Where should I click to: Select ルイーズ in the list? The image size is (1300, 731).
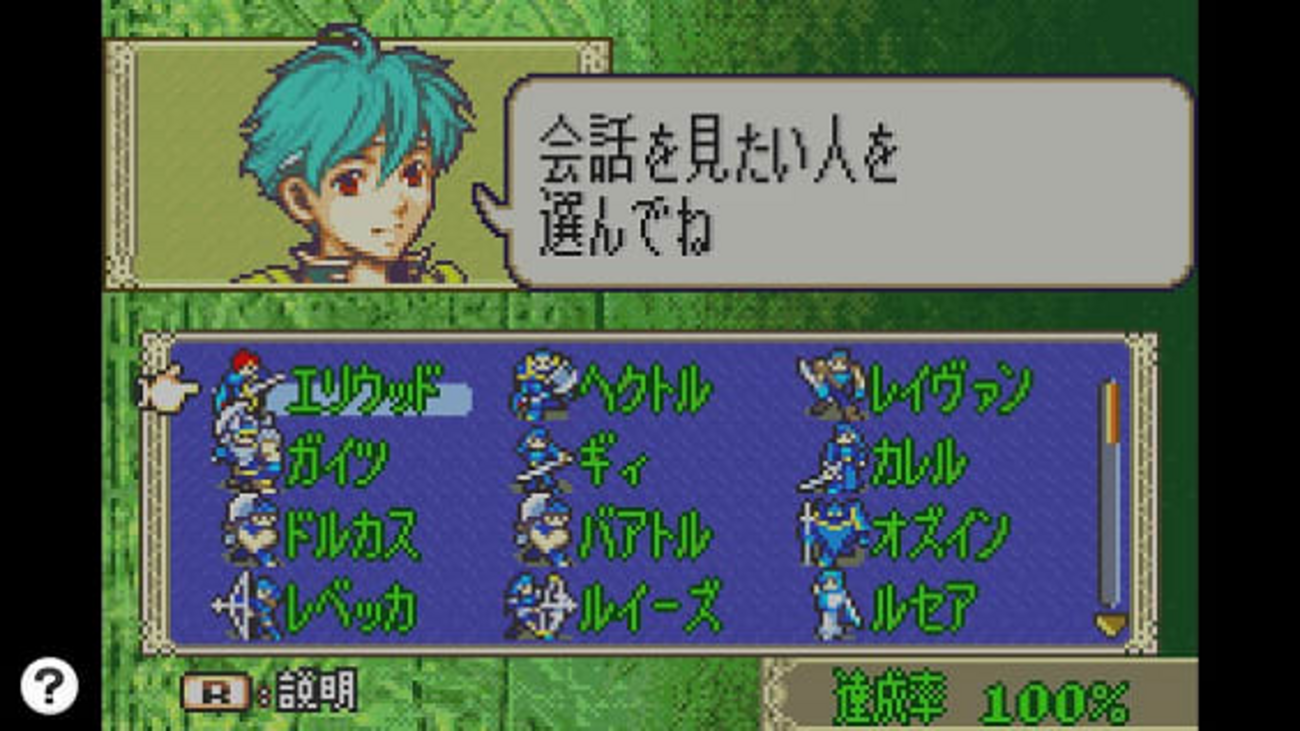click(x=649, y=608)
